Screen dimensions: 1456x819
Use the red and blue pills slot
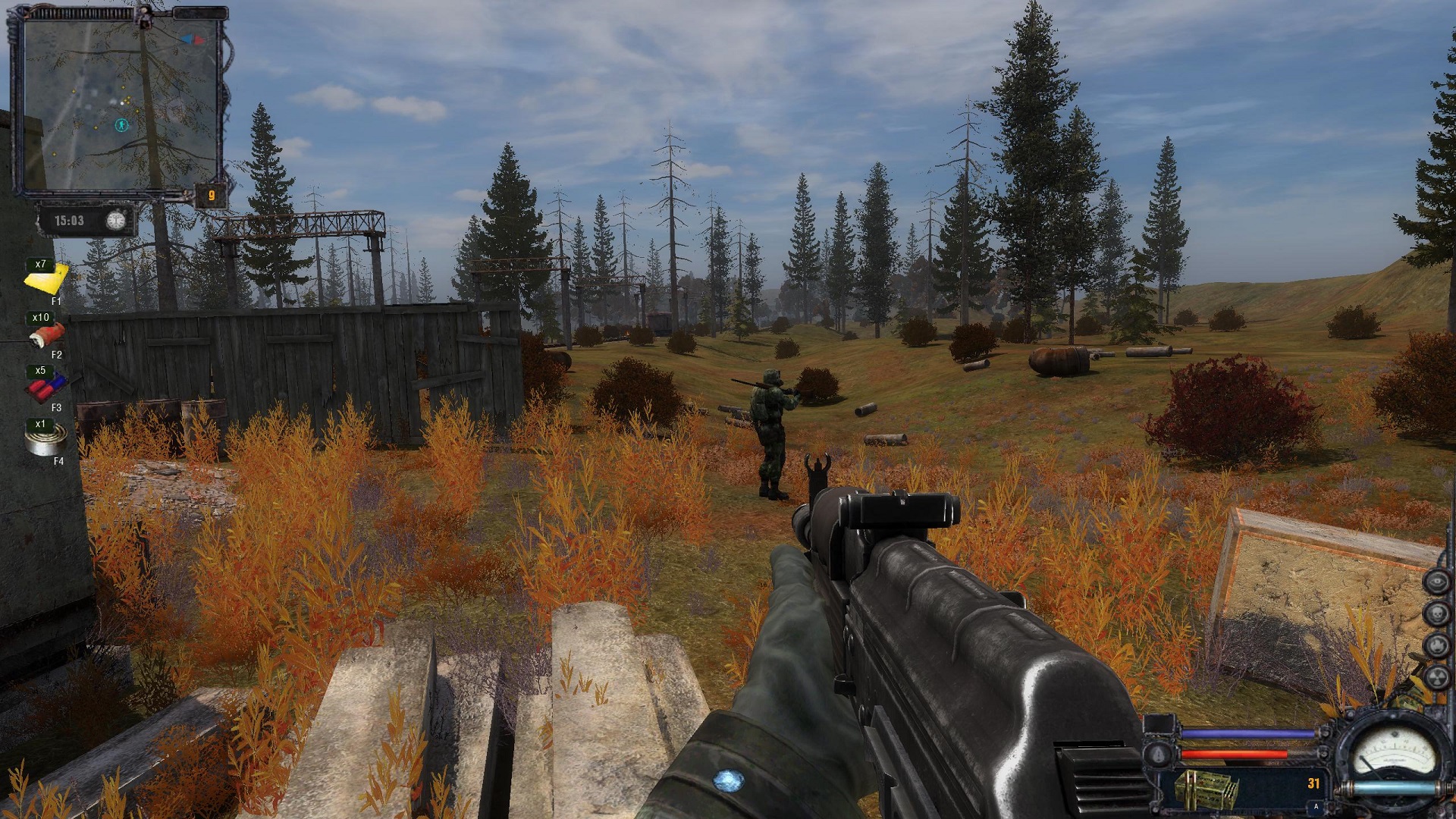47,388
